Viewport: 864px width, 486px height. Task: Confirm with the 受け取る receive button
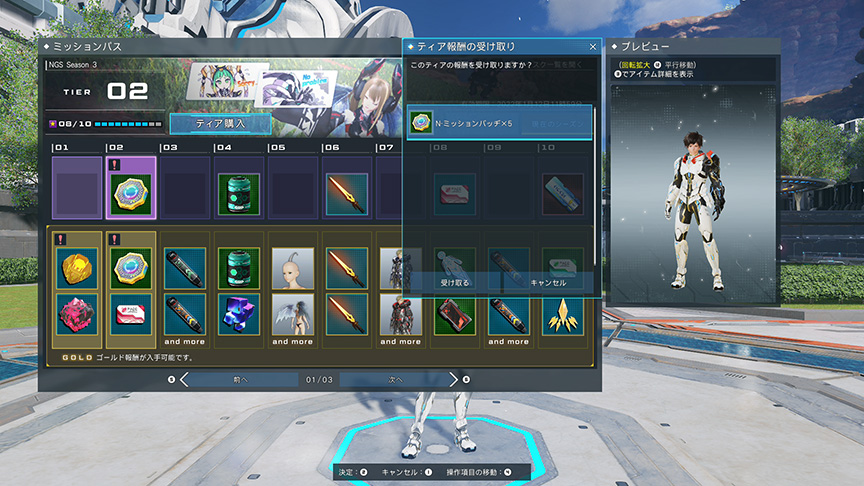pyautogui.click(x=455, y=283)
